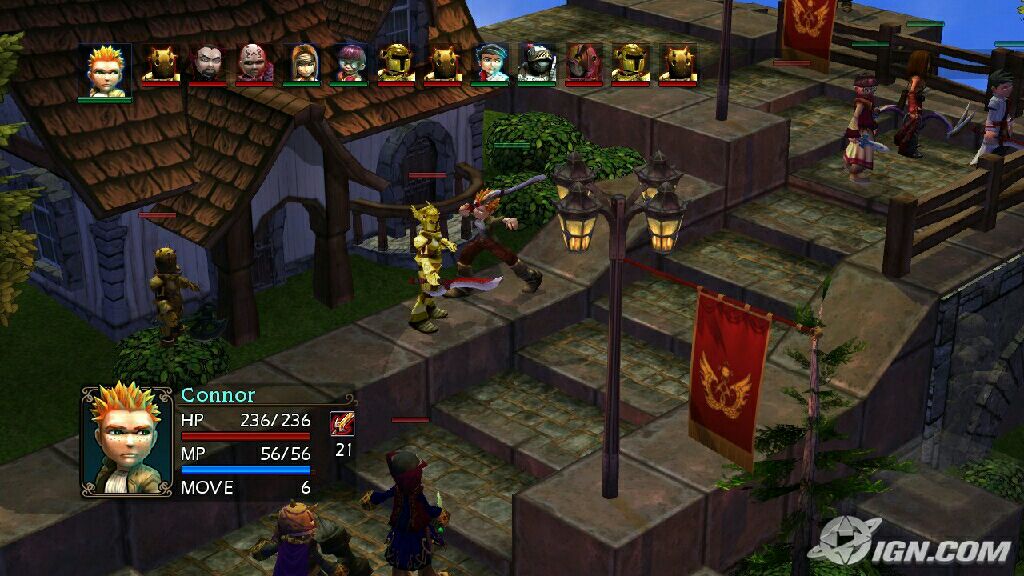Select the white-helmeted knight's turn portrait

tap(537, 64)
